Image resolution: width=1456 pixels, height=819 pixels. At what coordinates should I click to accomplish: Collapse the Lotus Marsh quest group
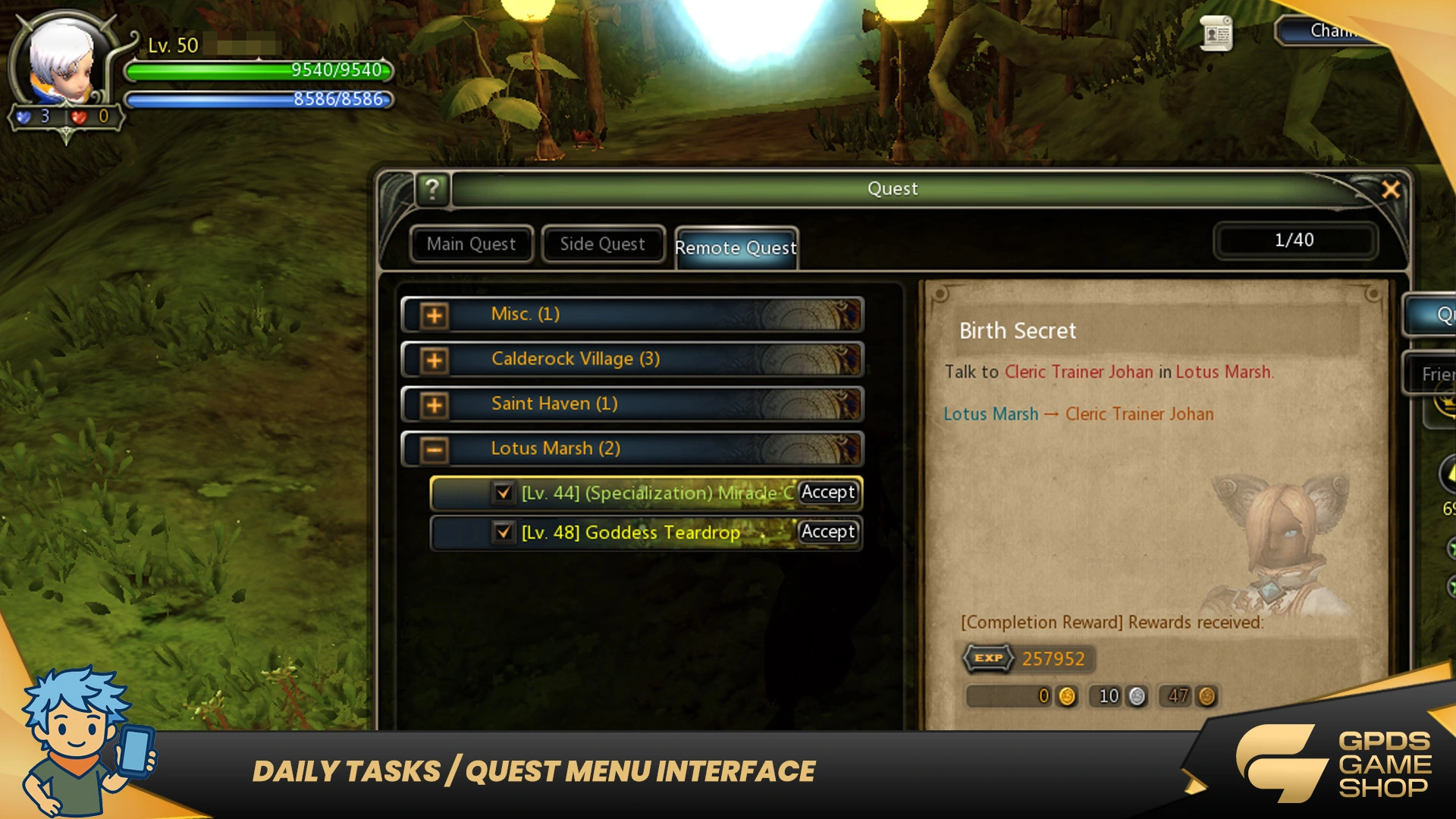[435, 450]
